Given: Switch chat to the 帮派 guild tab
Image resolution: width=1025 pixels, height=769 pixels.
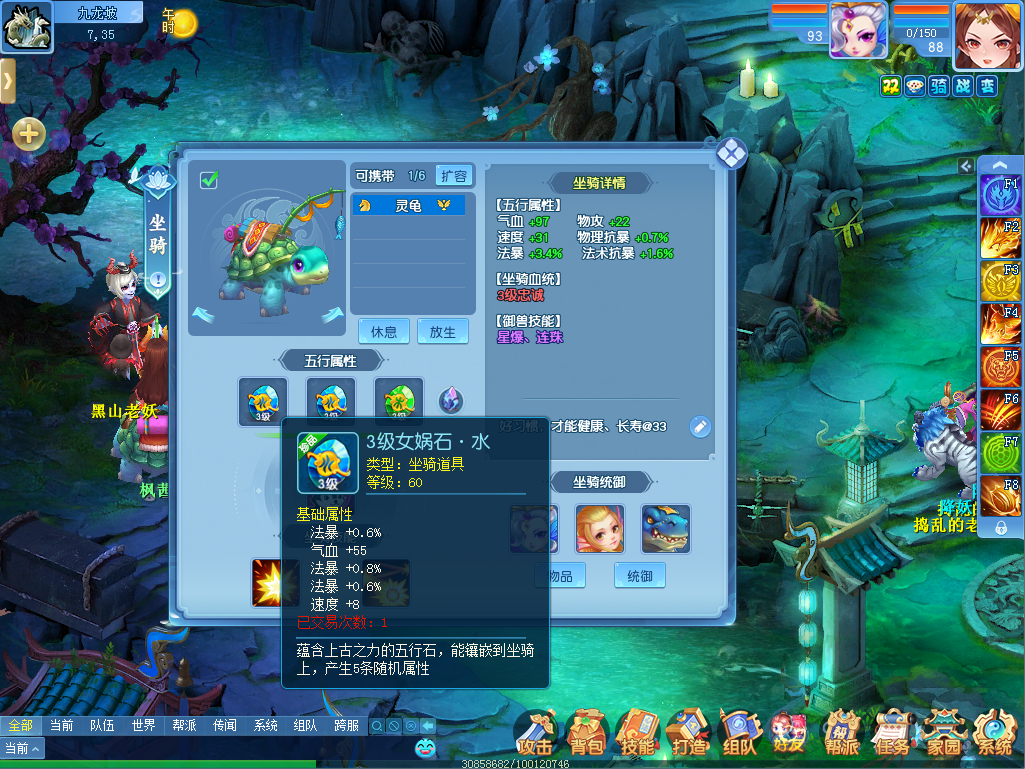Looking at the screenshot, I should point(184,725).
